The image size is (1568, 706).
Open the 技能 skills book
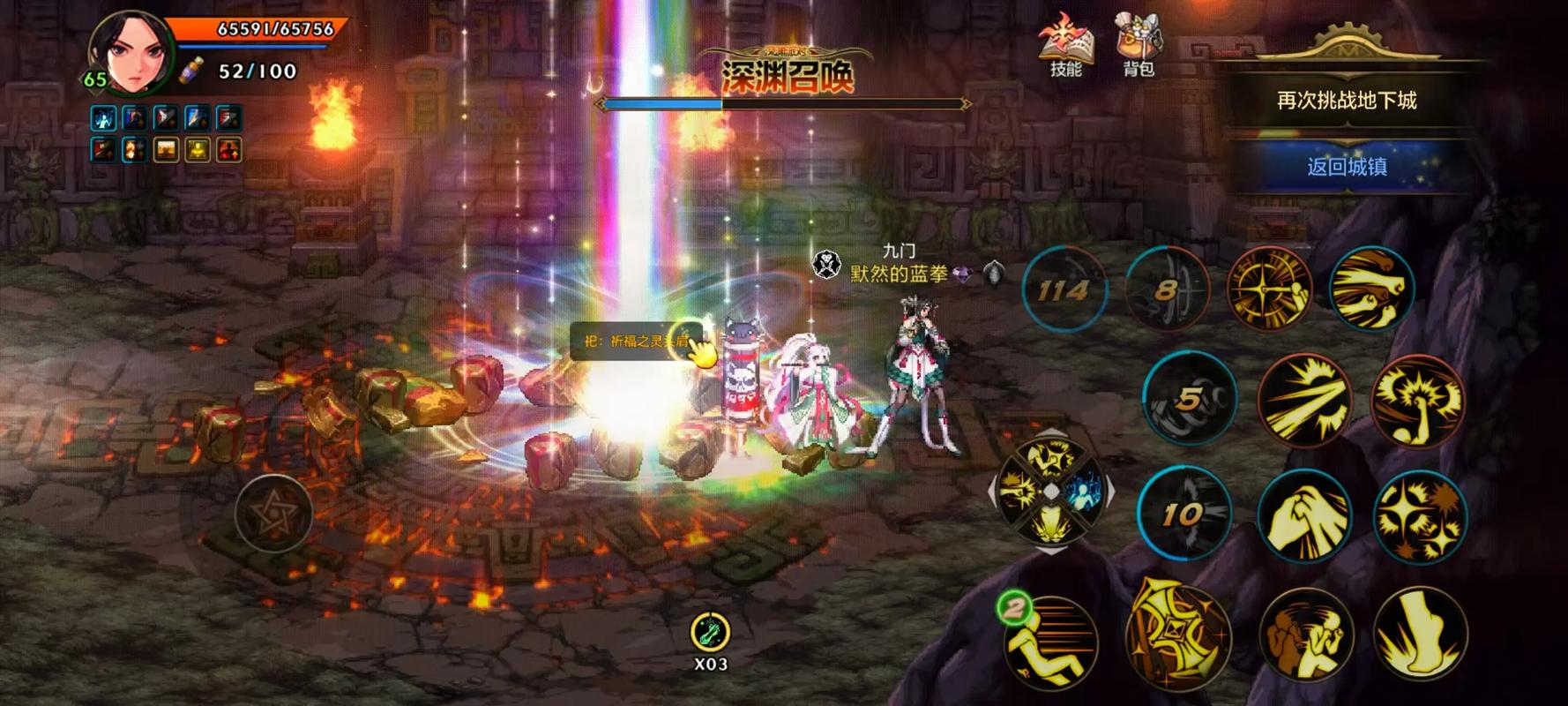pyautogui.click(x=1065, y=46)
